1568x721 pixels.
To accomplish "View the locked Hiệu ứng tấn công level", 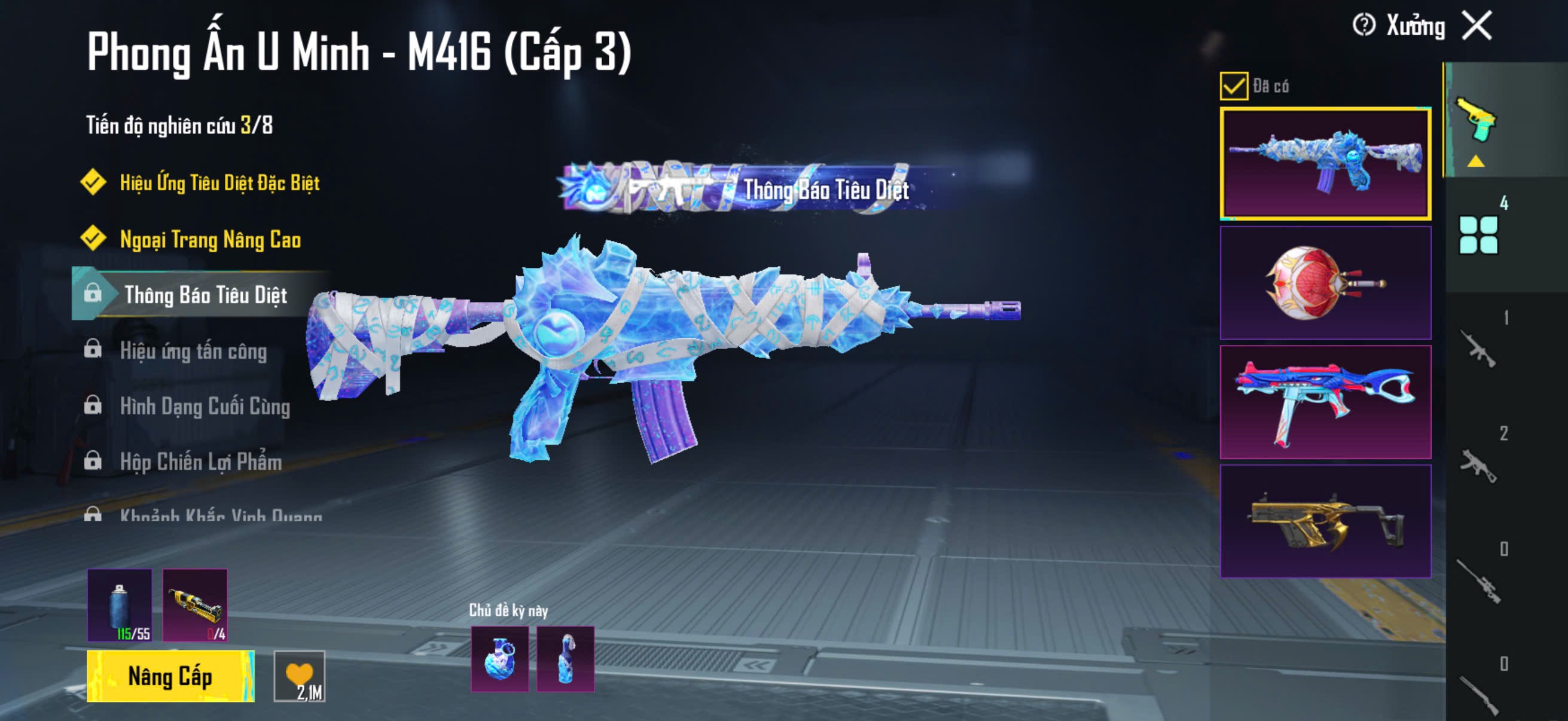I will [x=193, y=351].
